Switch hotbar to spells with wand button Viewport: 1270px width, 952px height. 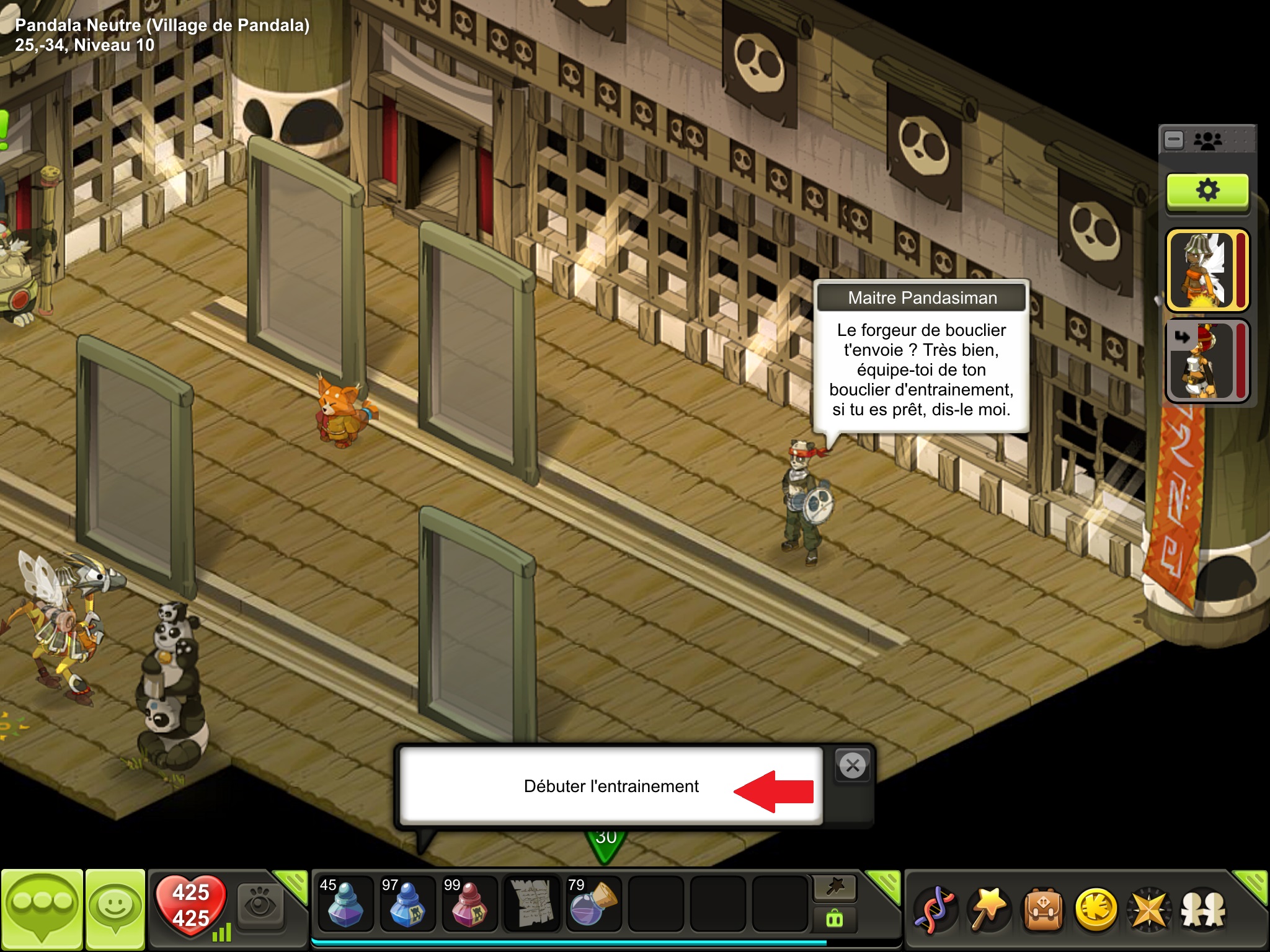835,888
